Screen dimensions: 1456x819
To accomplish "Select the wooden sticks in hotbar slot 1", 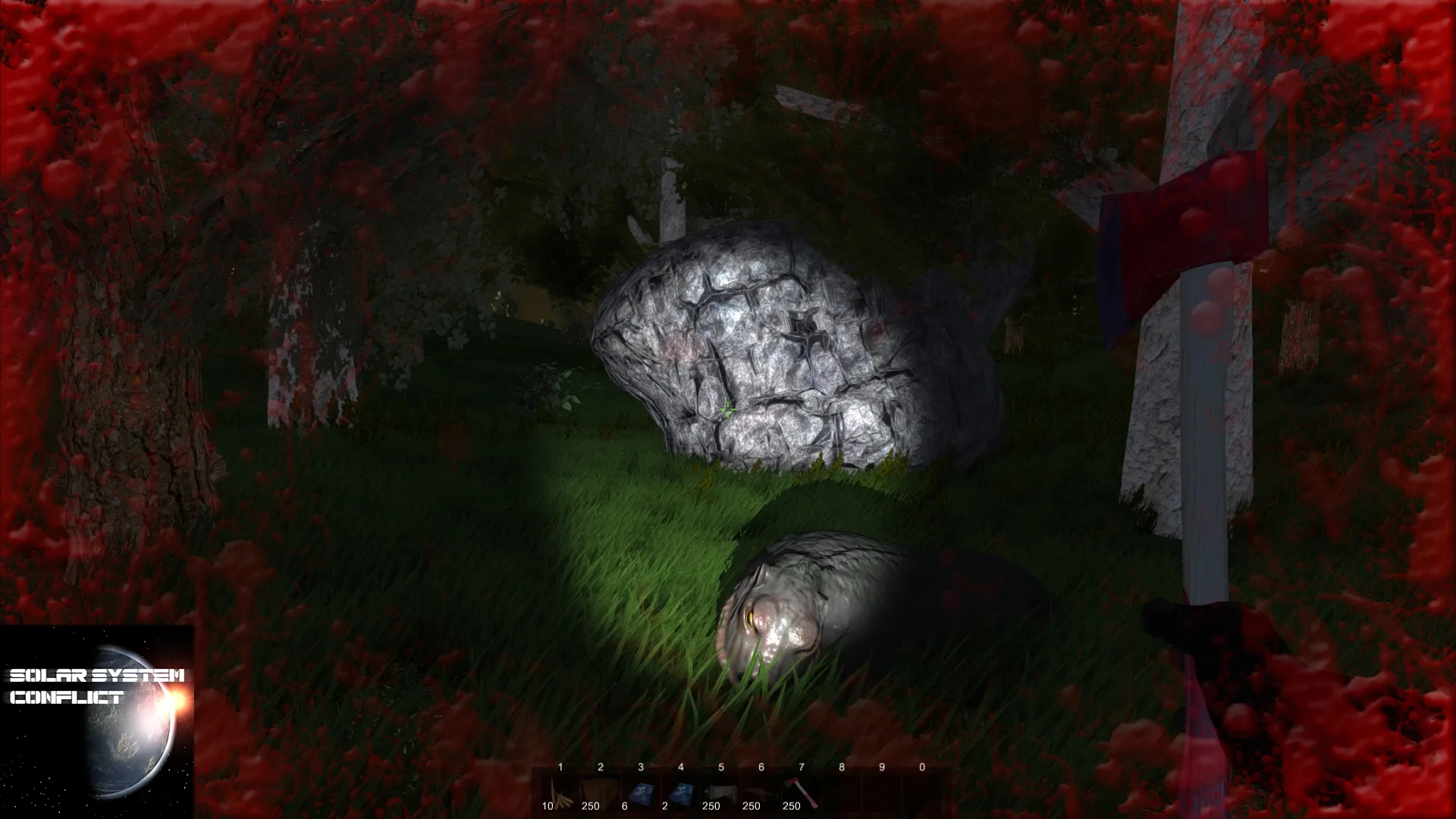I will click(560, 790).
